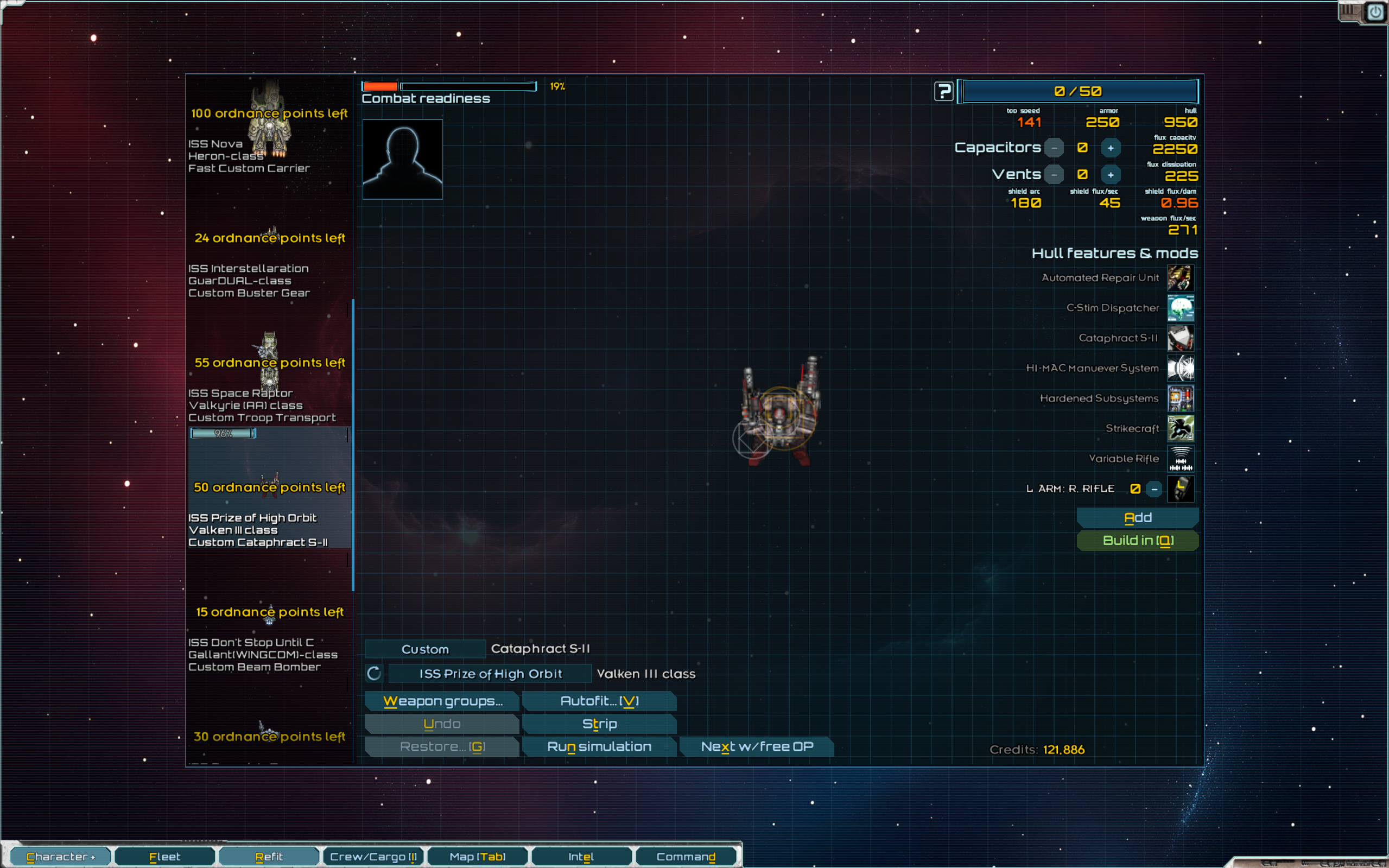Image resolution: width=1389 pixels, height=868 pixels.
Task: Click the officer portrait slot
Action: [402, 159]
